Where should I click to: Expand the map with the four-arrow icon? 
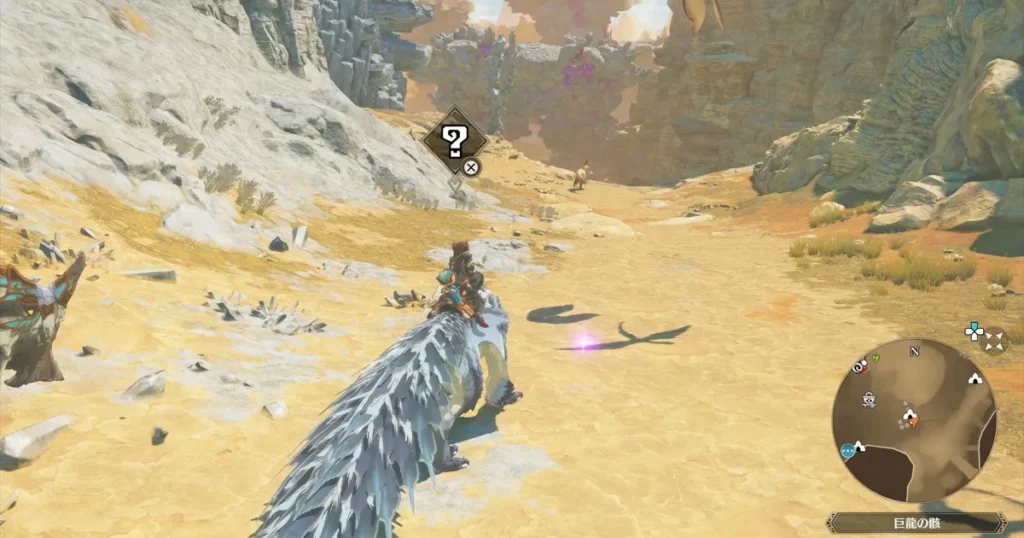point(993,342)
